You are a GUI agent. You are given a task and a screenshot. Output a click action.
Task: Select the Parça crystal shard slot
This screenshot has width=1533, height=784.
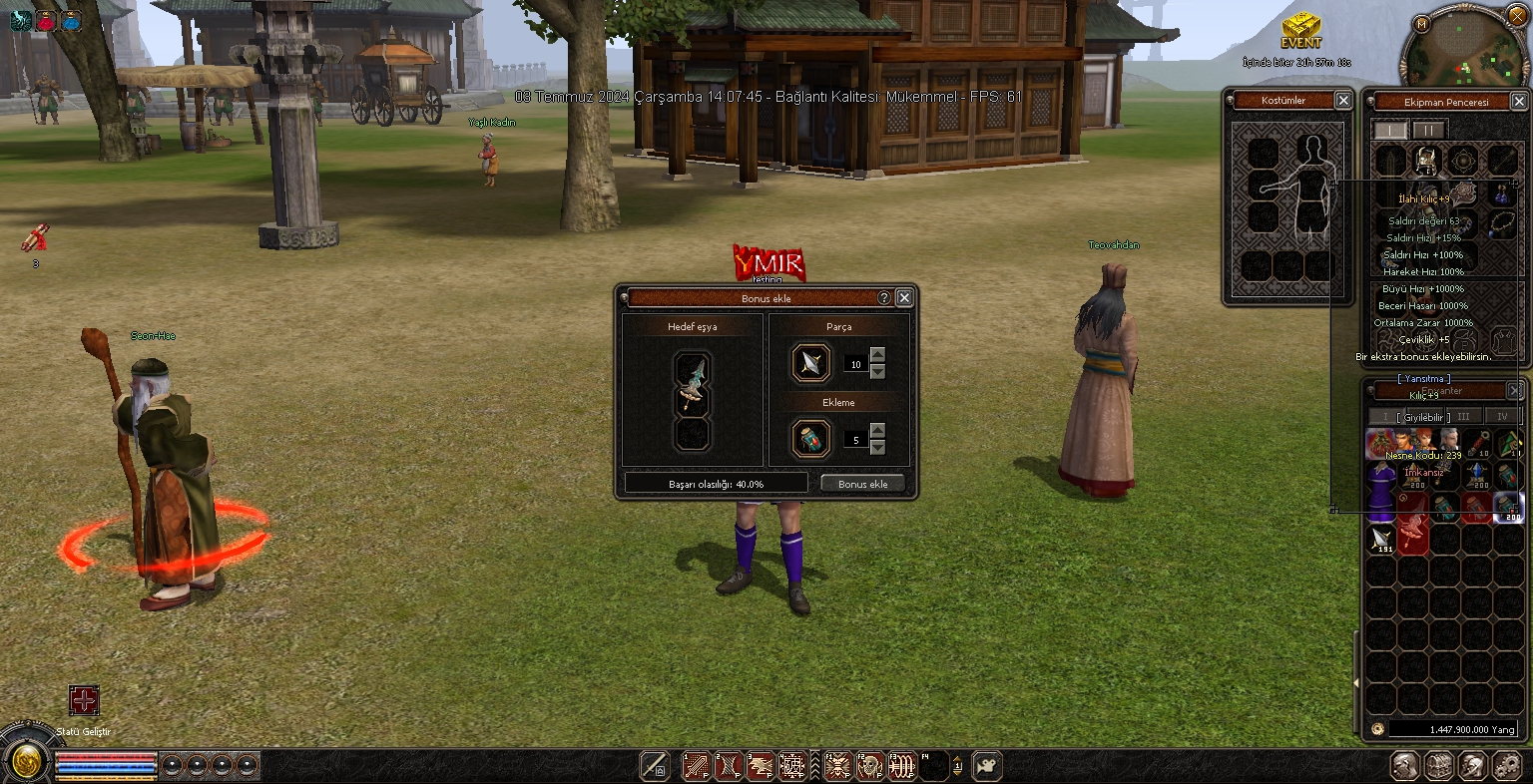point(811,363)
